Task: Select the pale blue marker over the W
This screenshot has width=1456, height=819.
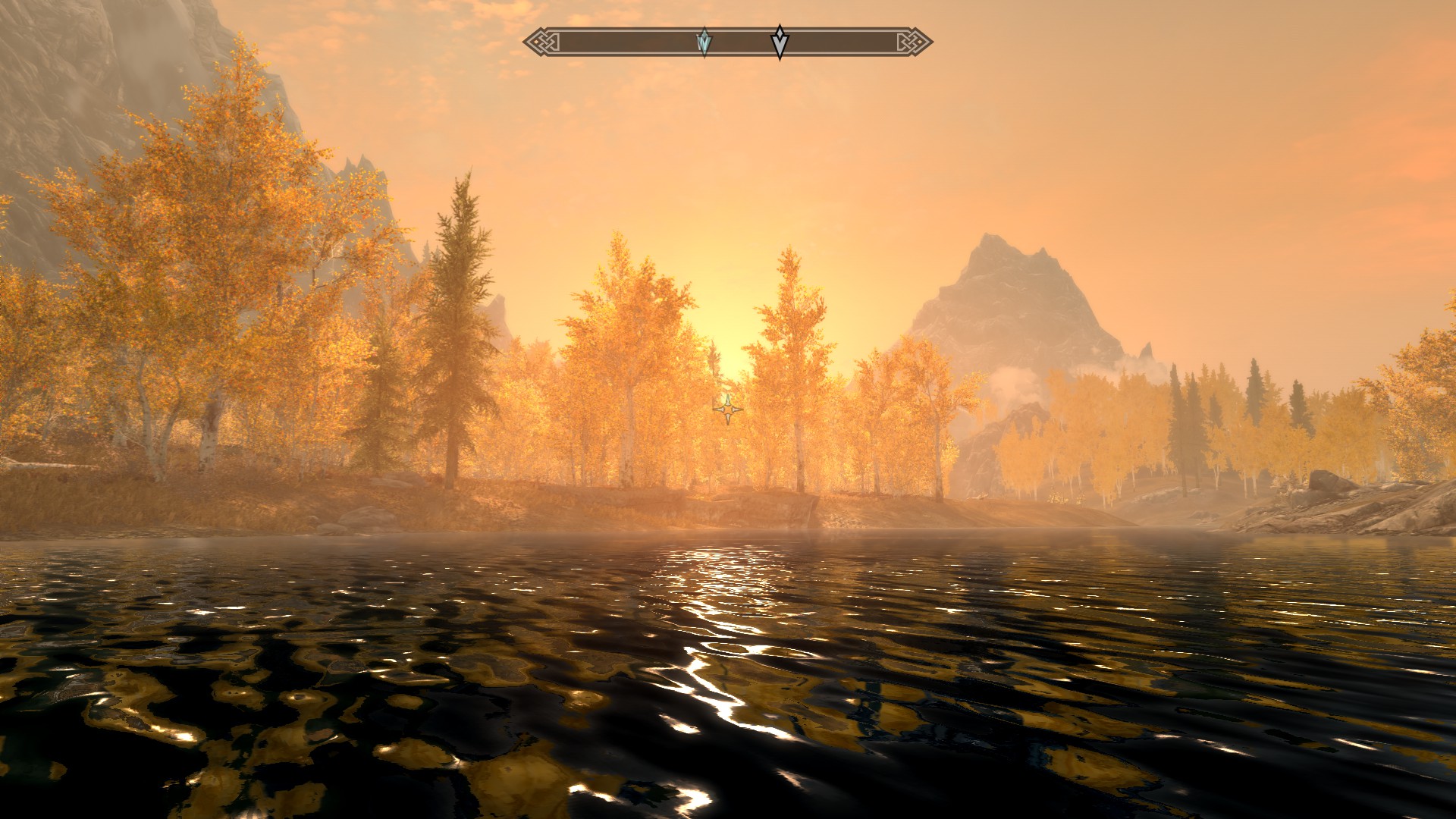Action: [x=704, y=42]
